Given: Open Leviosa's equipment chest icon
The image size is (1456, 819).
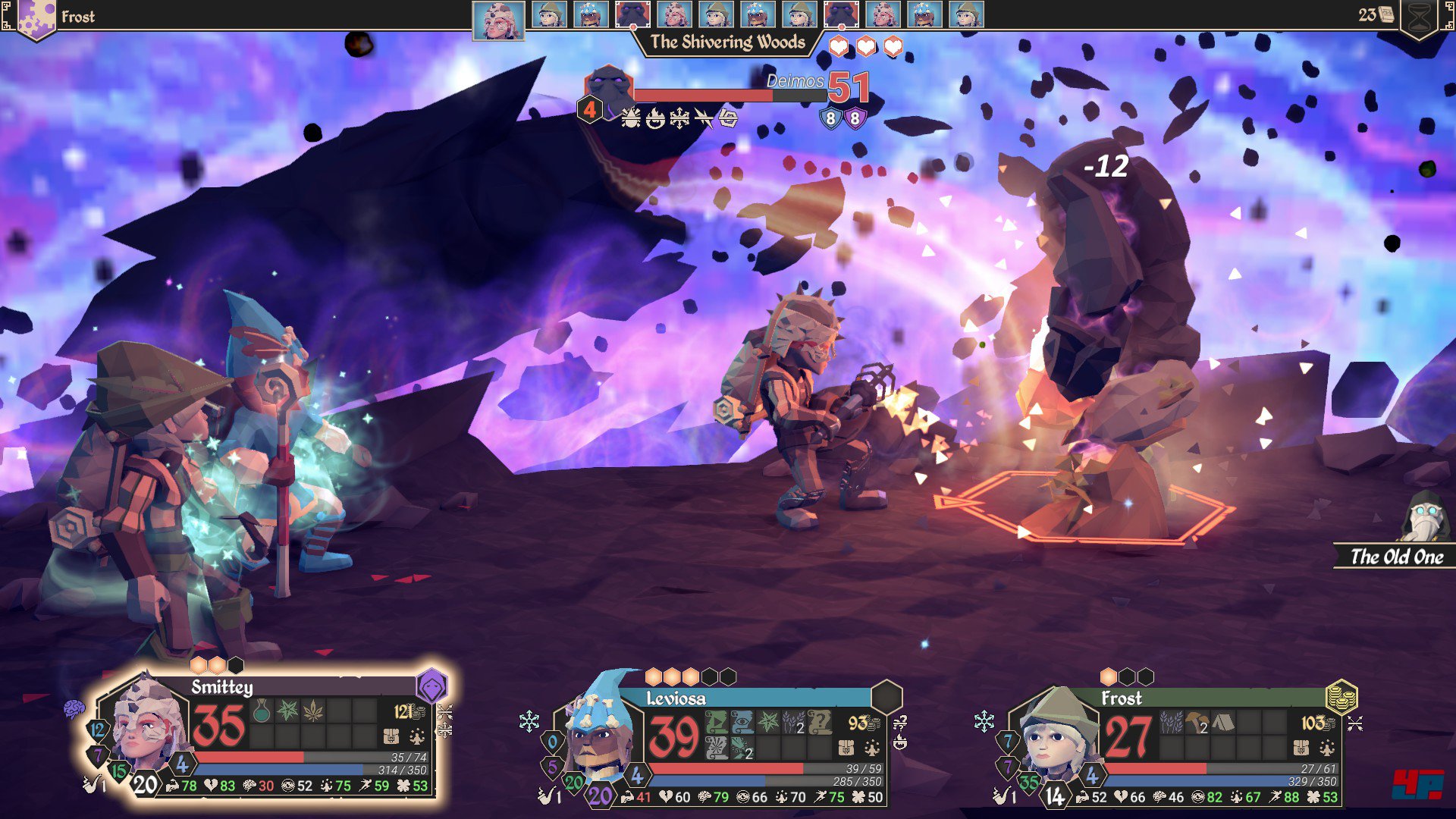Looking at the screenshot, I should 846,748.
